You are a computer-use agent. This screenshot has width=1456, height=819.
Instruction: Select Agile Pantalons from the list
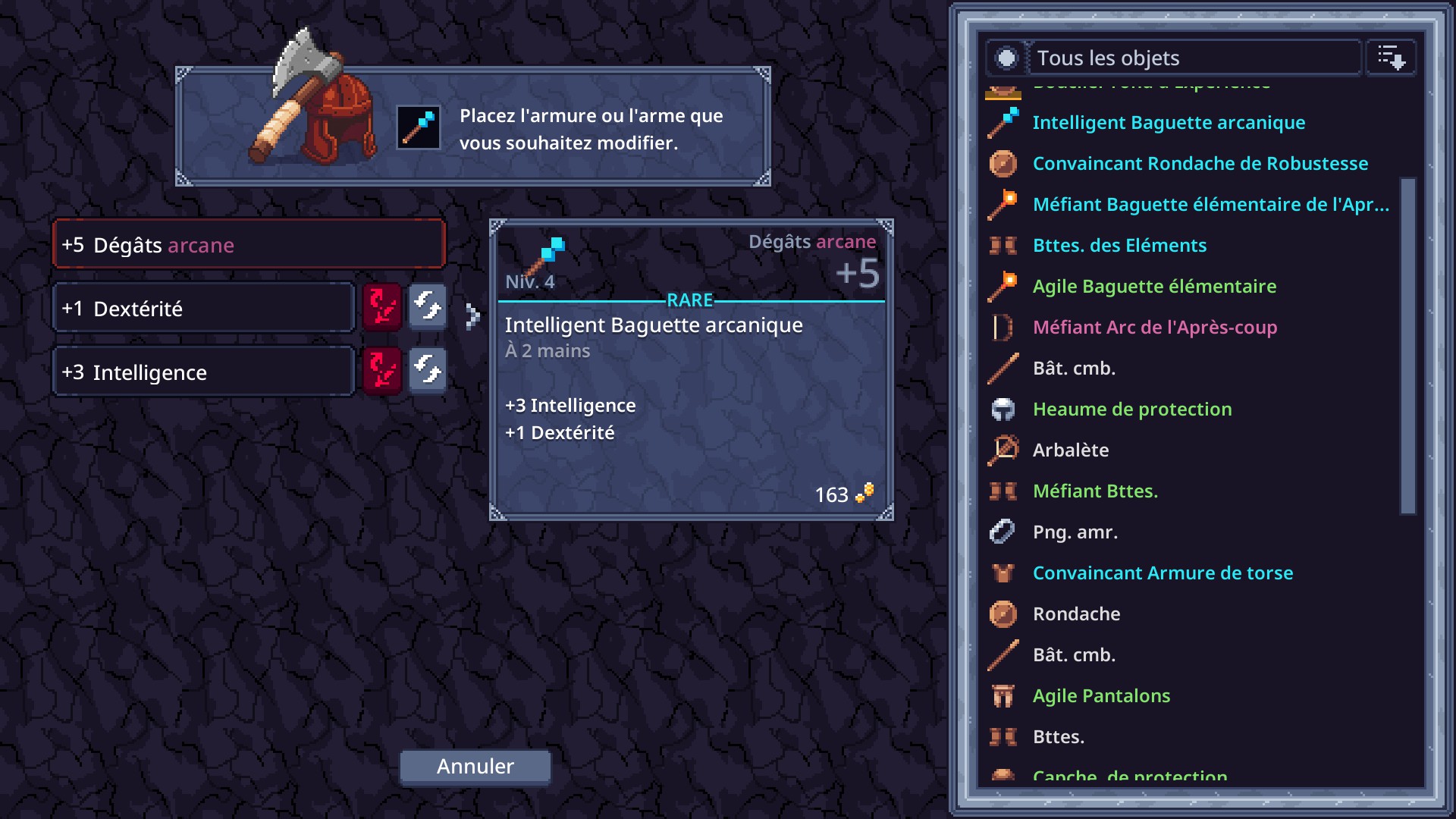pyautogui.click(x=1101, y=696)
